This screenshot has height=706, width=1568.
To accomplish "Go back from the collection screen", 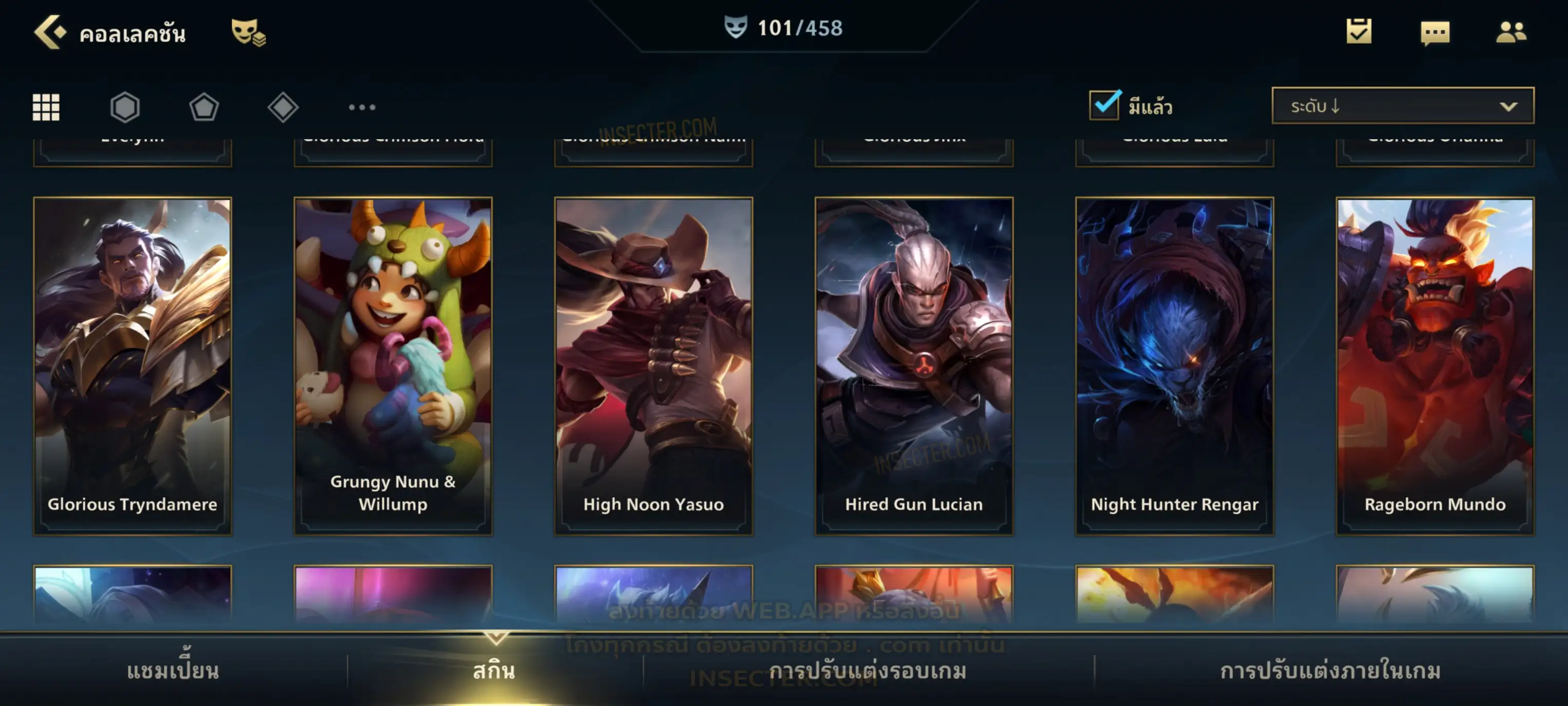I will click(50, 32).
